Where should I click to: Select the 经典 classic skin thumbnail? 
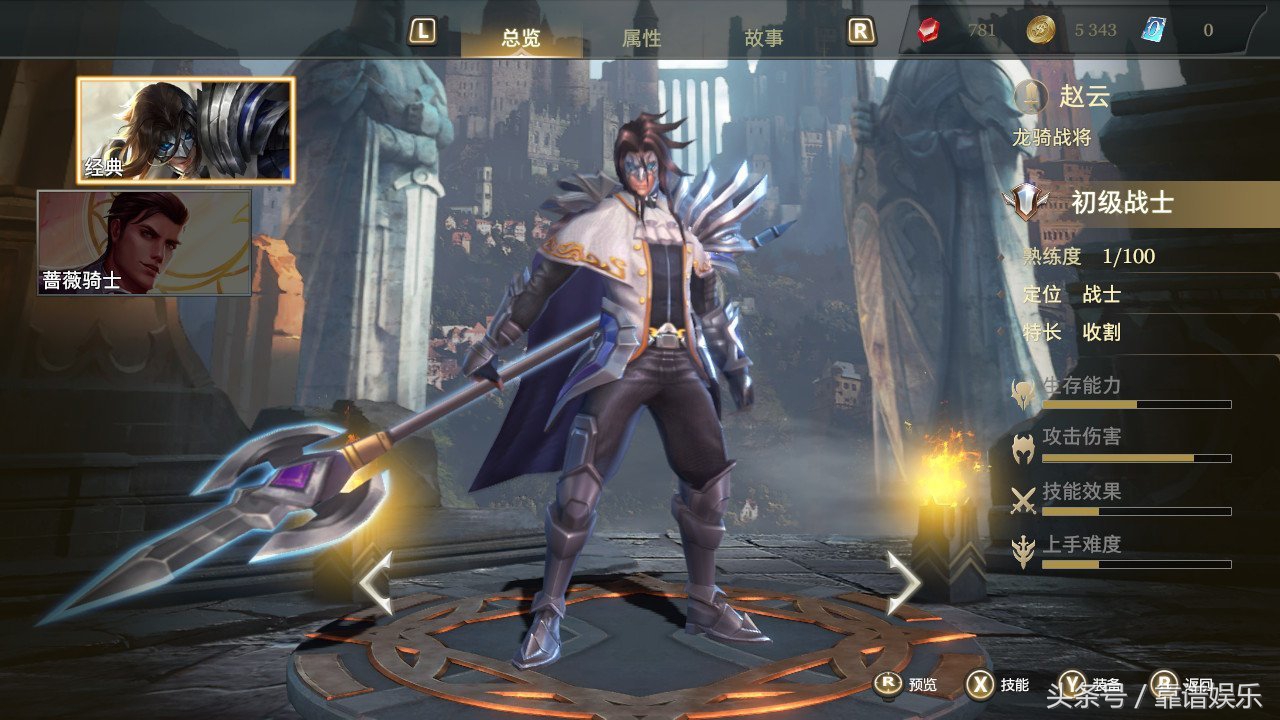point(186,131)
